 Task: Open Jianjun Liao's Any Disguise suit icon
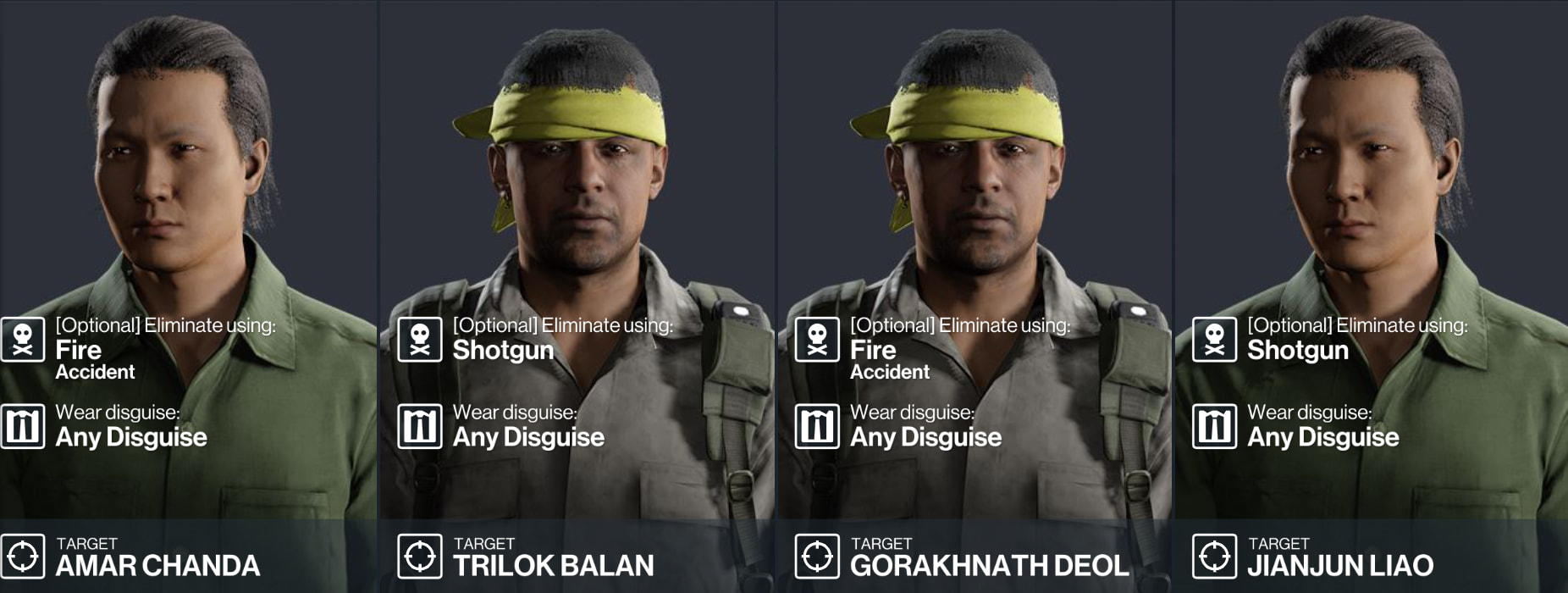click(1214, 426)
